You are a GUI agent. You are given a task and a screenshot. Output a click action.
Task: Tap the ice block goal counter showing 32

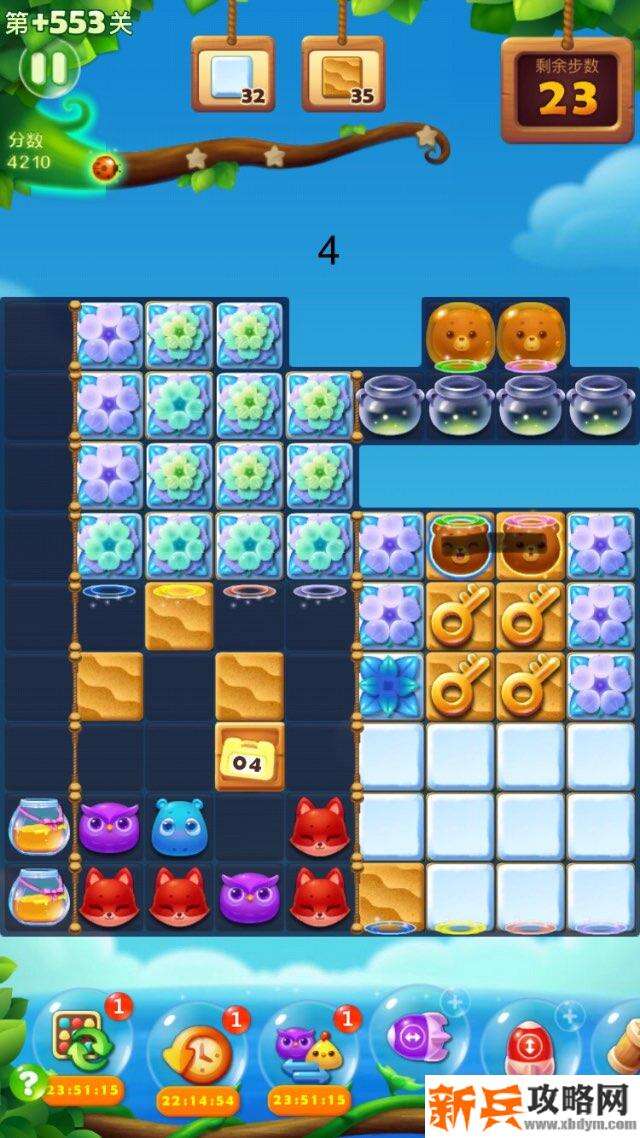tap(232, 72)
